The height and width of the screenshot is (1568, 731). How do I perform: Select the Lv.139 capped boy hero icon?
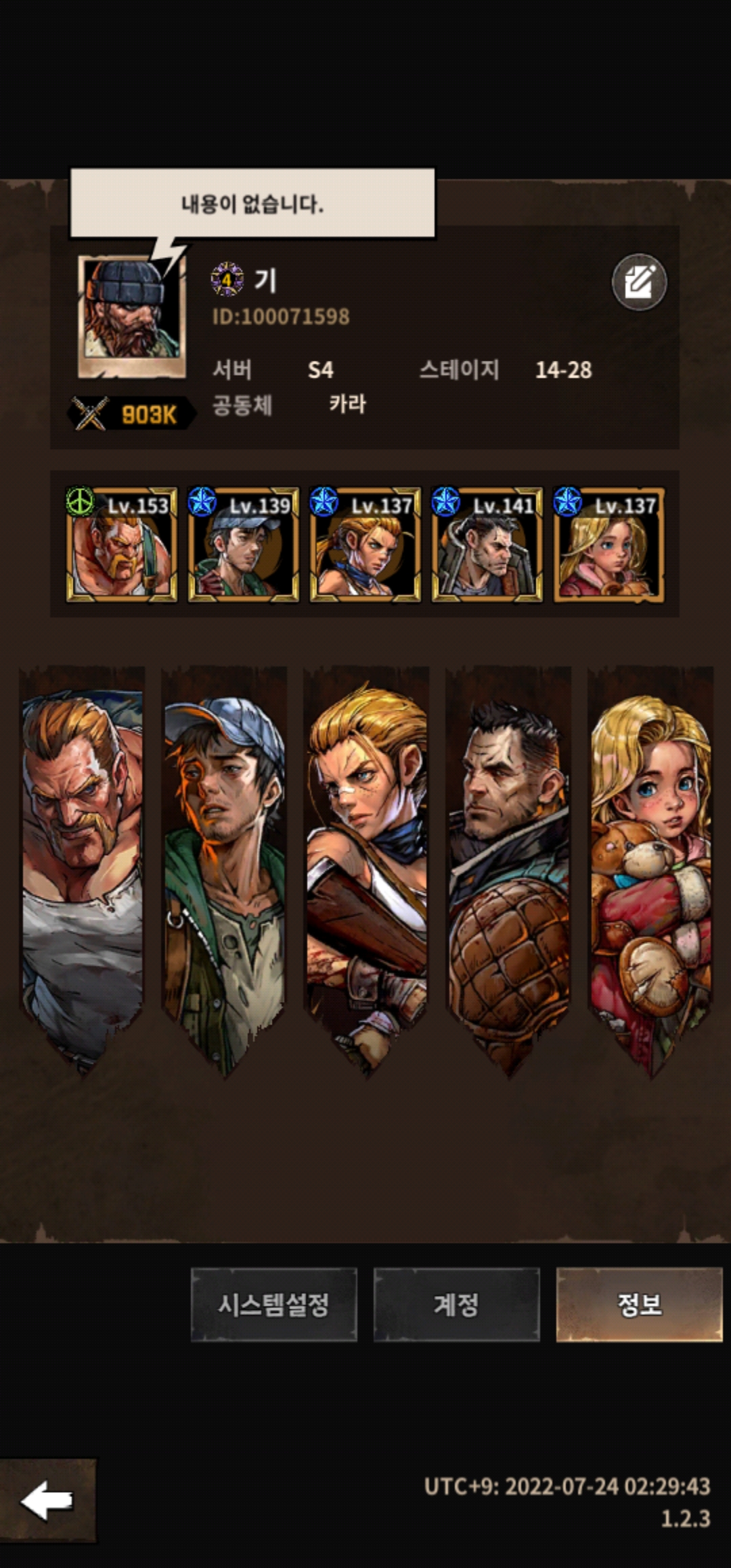tap(244, 544)
